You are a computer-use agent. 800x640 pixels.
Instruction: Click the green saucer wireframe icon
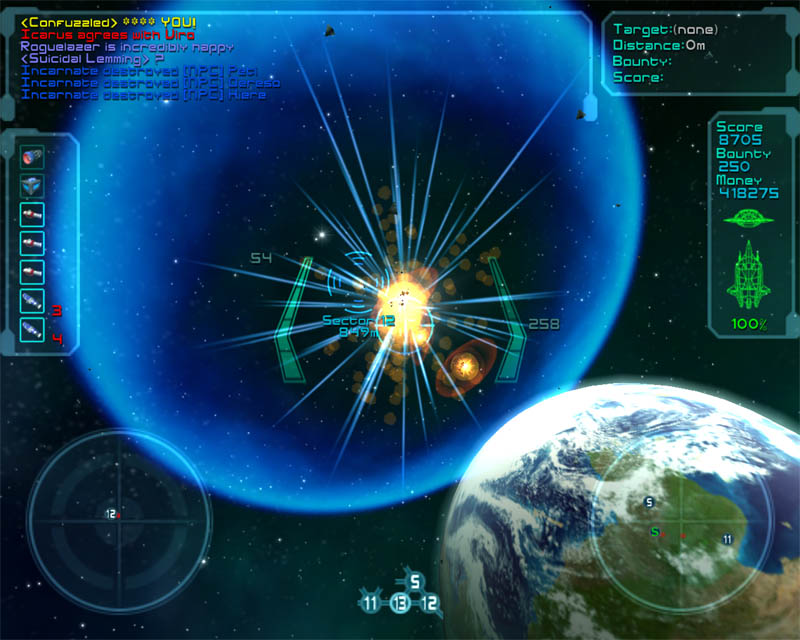749,216
